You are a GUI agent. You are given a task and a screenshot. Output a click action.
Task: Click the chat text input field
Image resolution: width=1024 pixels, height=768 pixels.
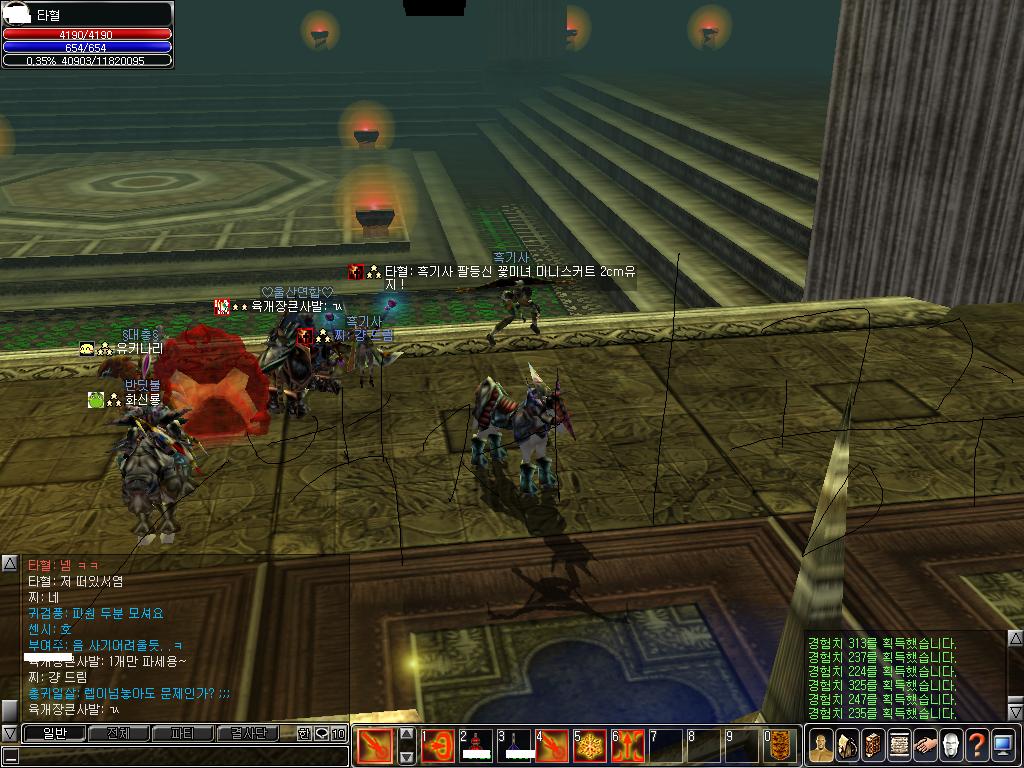click(x=180, y=756)
